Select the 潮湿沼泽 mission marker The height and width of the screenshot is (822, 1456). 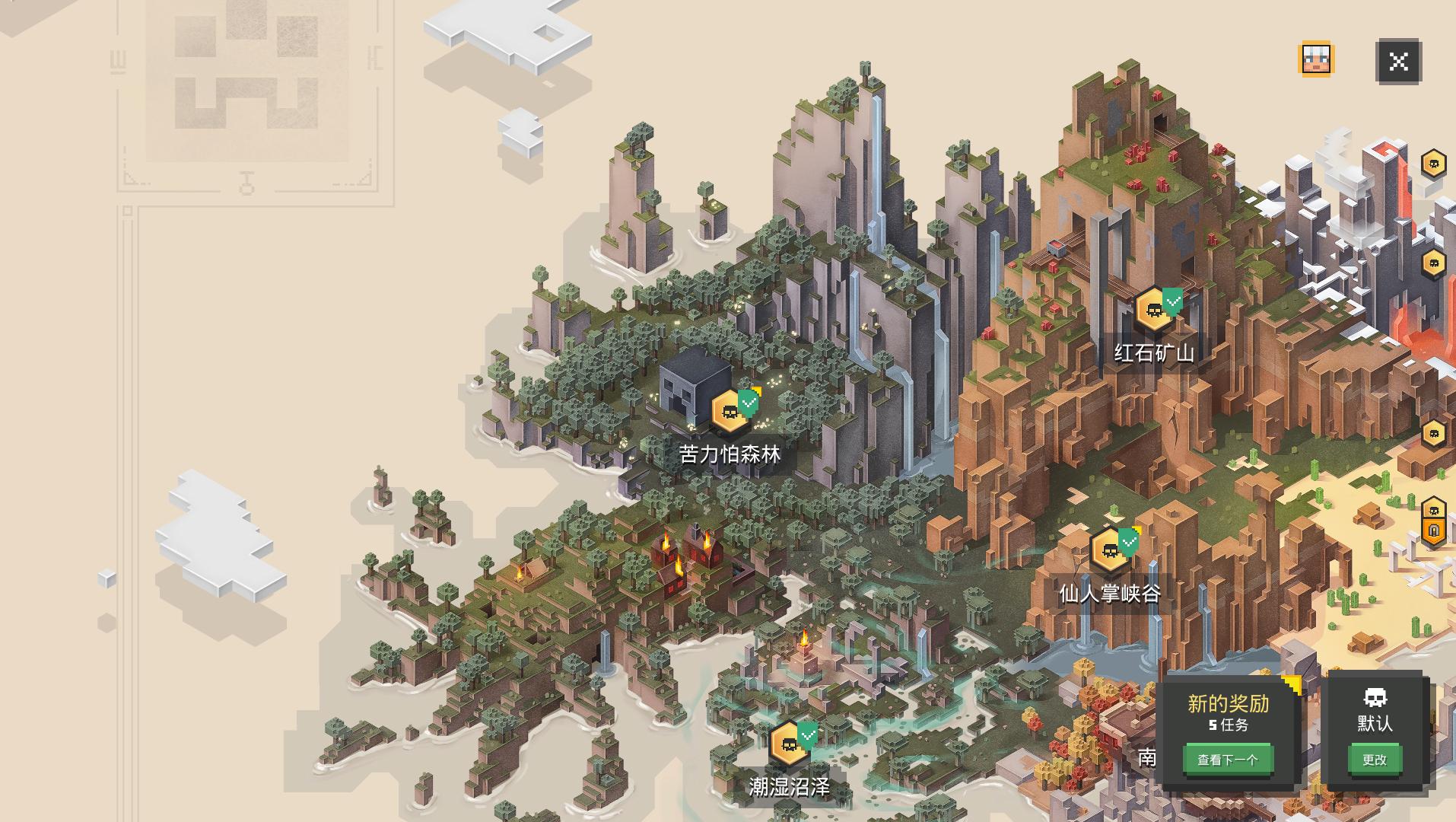[789, 743]
